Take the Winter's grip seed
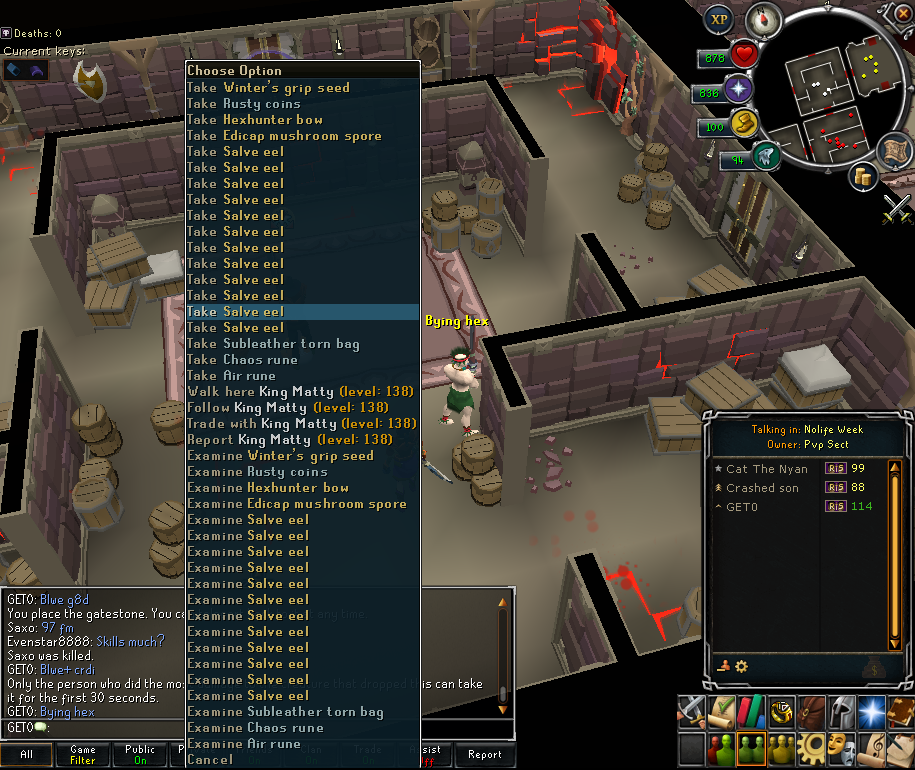 point(268,88)
